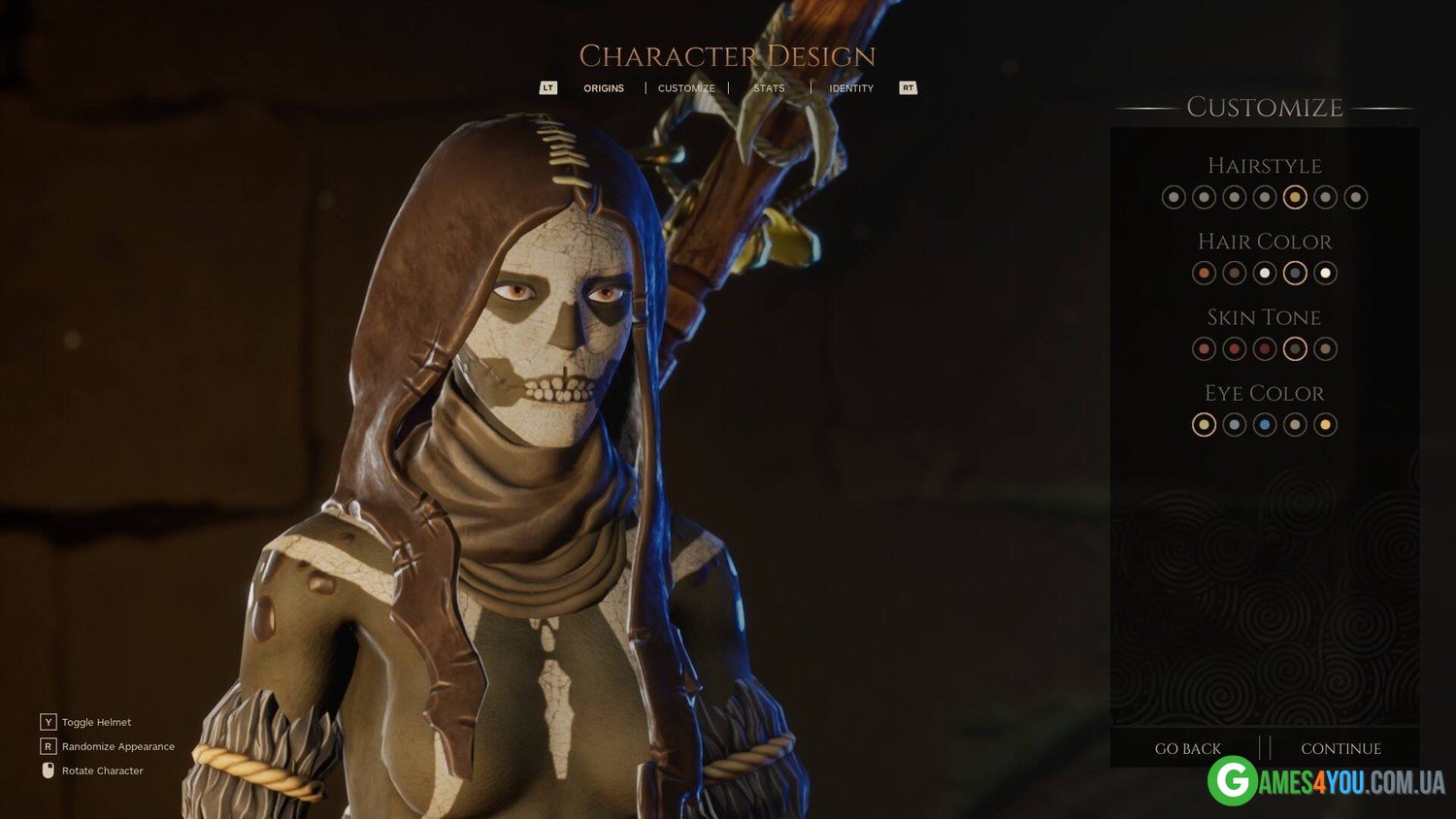The width and height of the screenshot is (1456, 819).
Task: Click the Go Back button
Action: (1187, 748)
